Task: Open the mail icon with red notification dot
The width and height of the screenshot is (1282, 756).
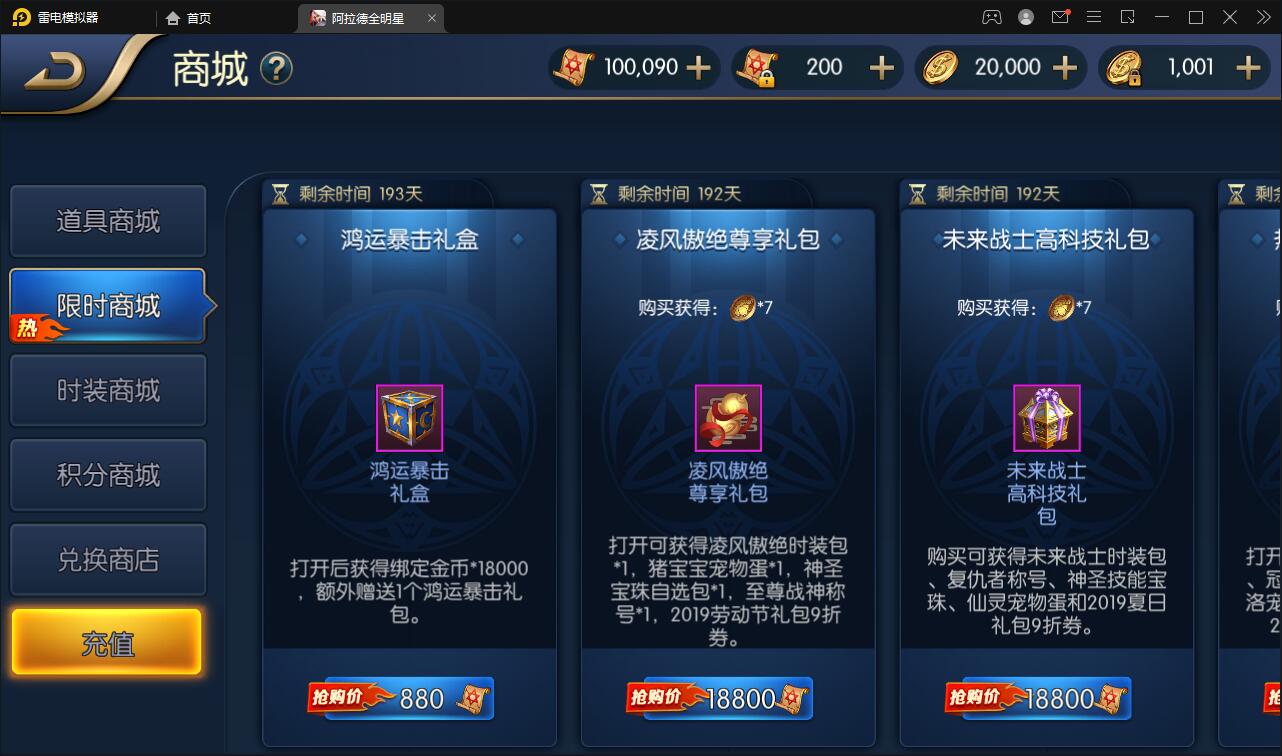Action: click(x=1060, y=17)
